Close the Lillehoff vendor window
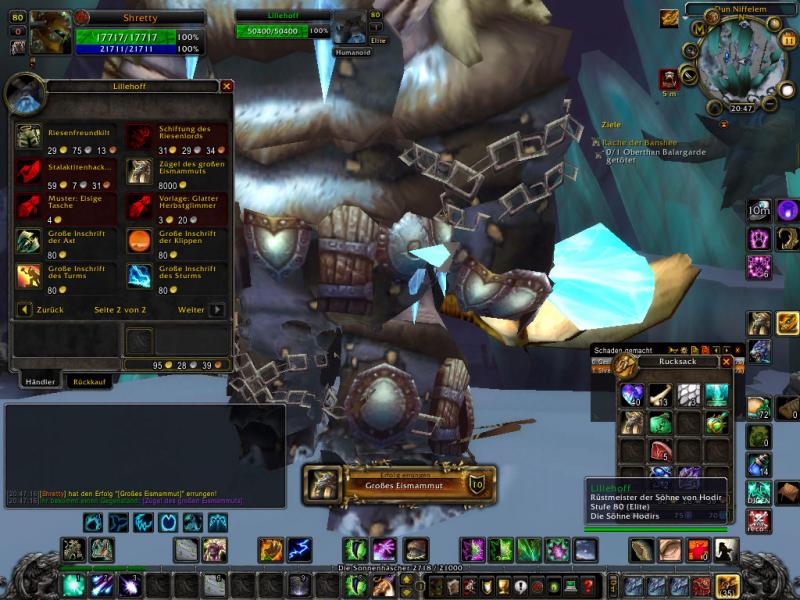 227,87
